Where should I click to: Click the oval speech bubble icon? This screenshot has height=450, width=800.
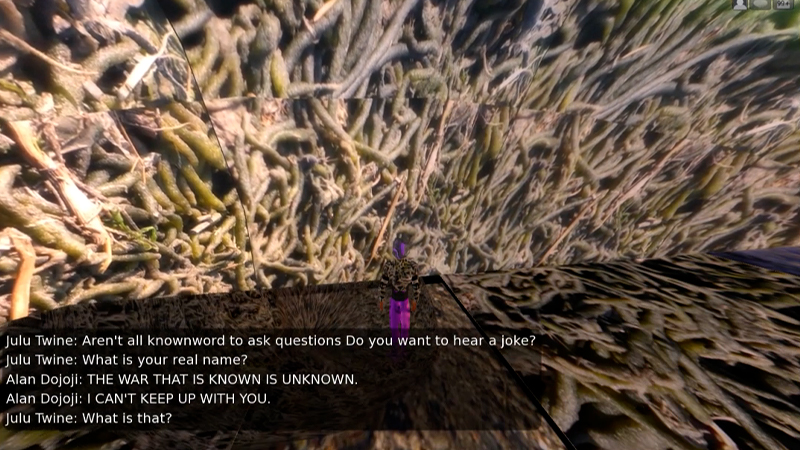click(761, 5)
